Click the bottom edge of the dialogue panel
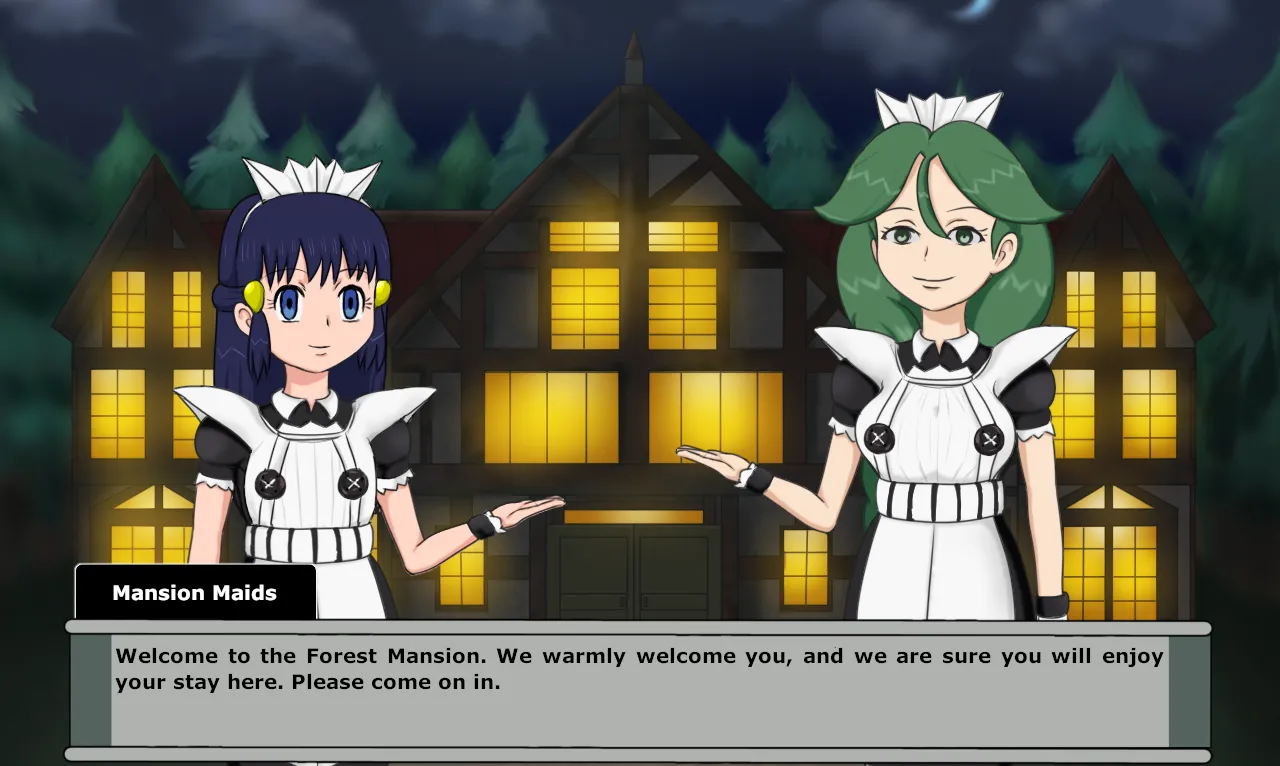This screenshot has height=766, width=1280. [x=640, y=750]
